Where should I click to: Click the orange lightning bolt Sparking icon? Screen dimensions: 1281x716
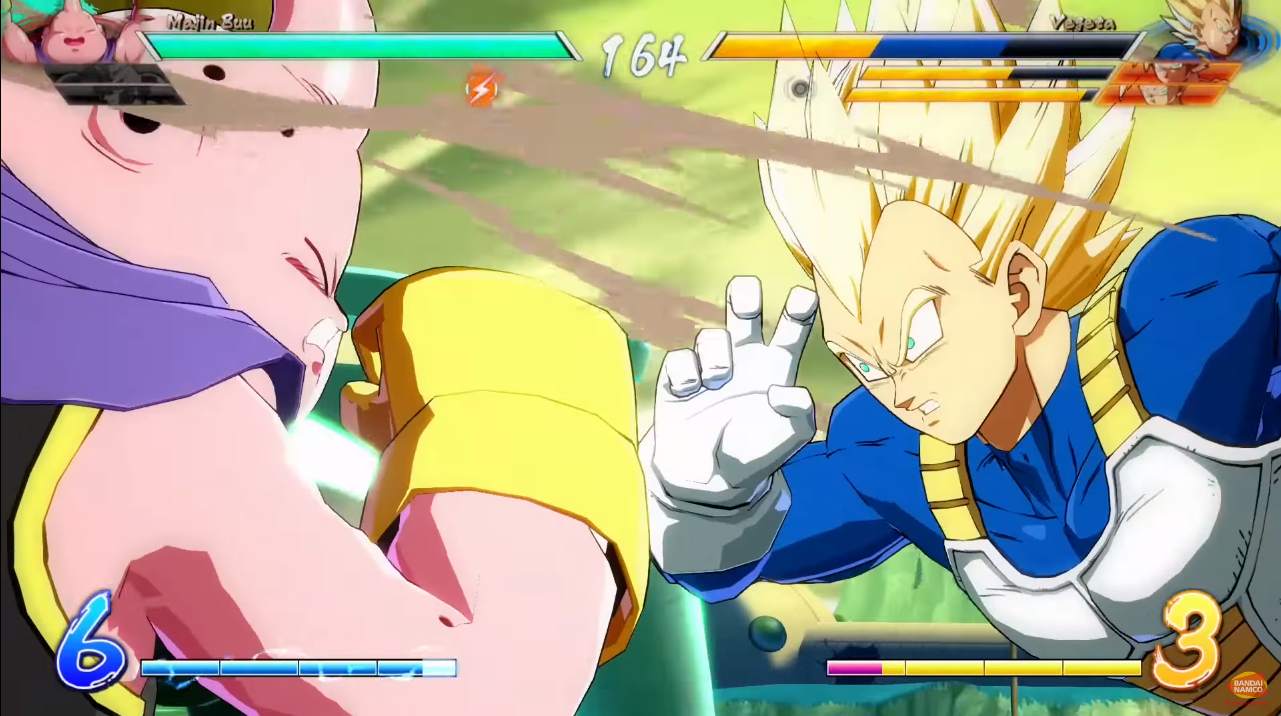click(x=481, y=90)
